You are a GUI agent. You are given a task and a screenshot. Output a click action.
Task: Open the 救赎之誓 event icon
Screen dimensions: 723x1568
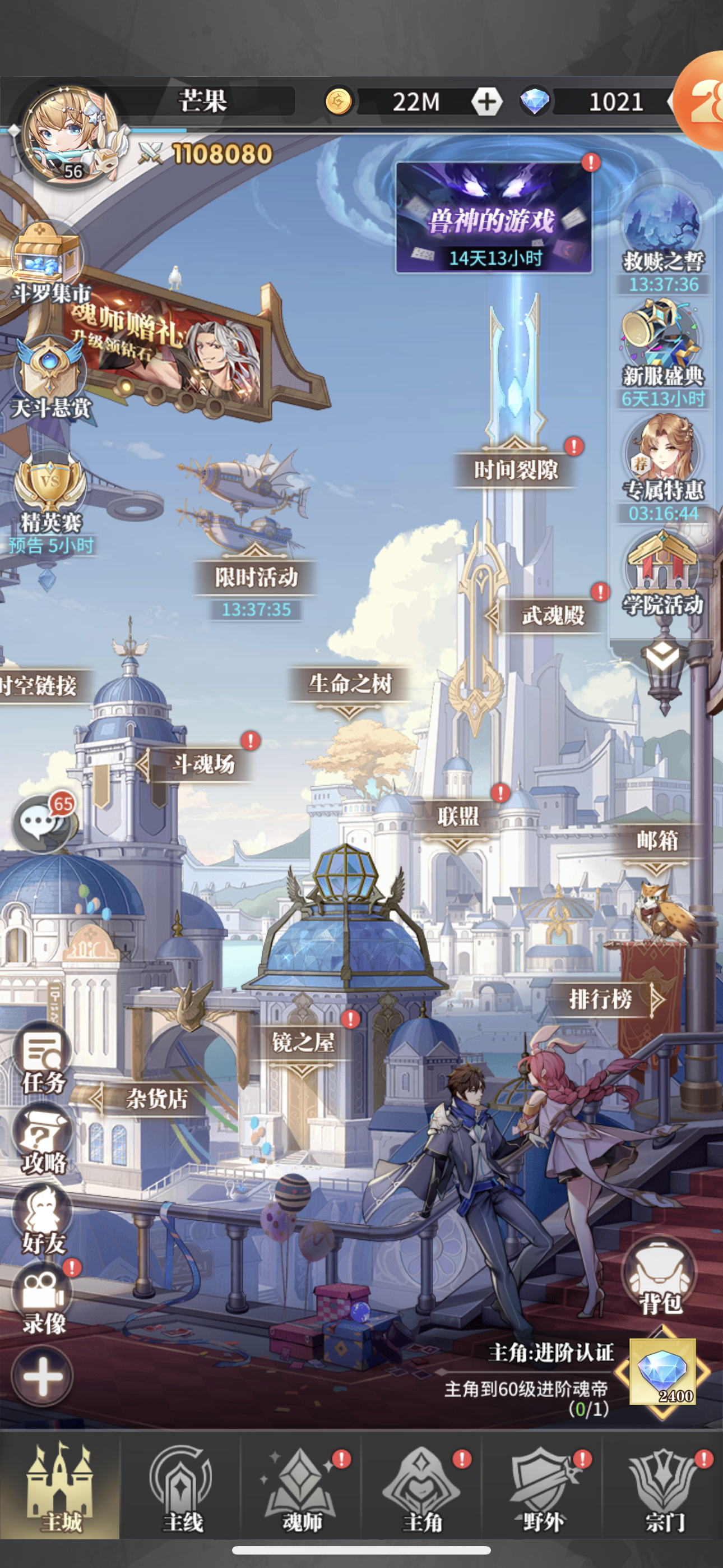pyautogui.click(x=662, y=225)
